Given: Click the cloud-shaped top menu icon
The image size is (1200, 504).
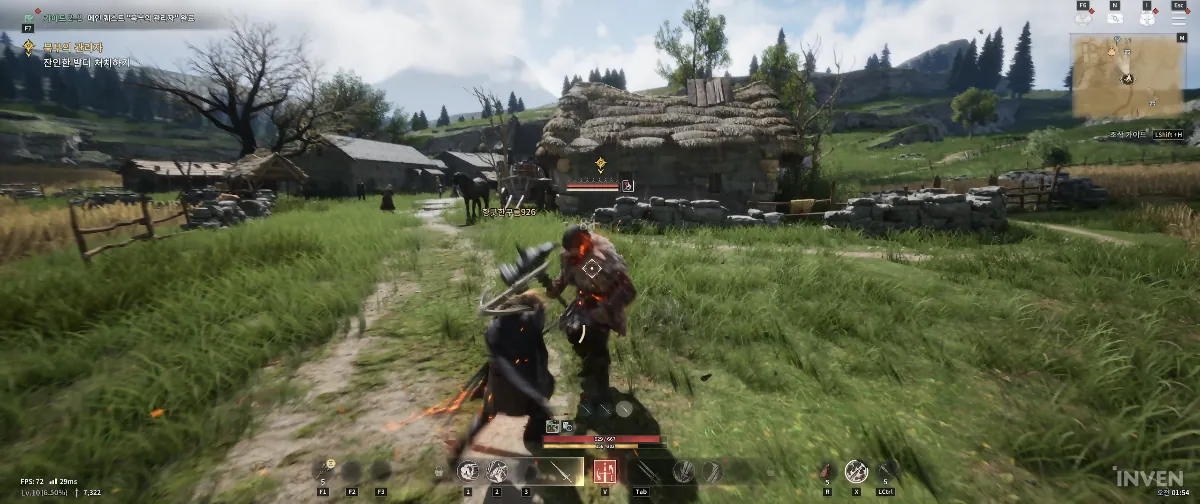Looking at the screenshot, I should click(1082, 17).
